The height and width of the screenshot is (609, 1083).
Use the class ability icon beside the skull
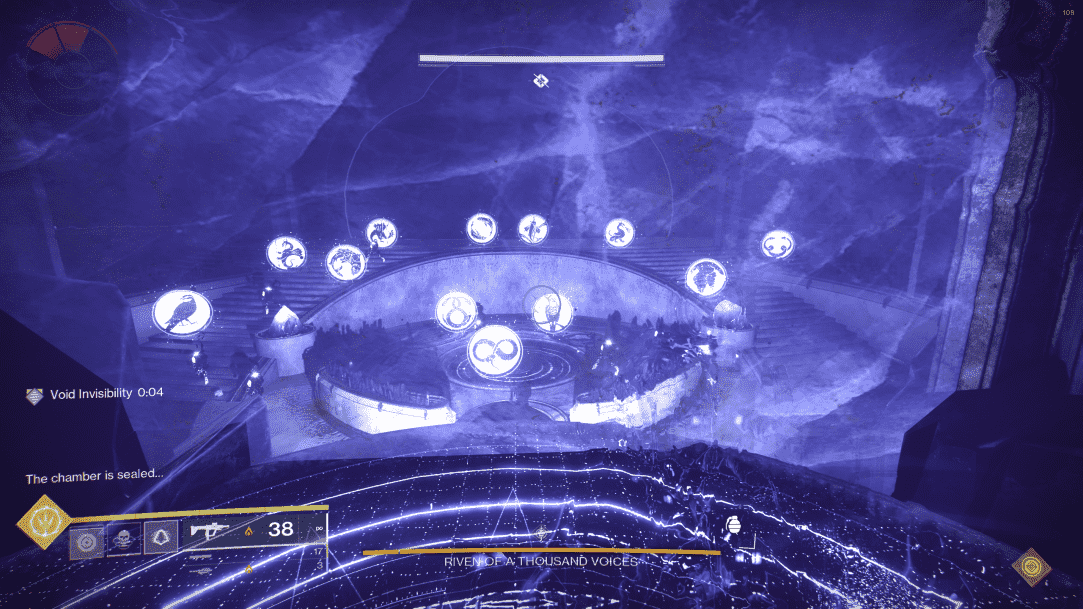click(x=160, y=539)
